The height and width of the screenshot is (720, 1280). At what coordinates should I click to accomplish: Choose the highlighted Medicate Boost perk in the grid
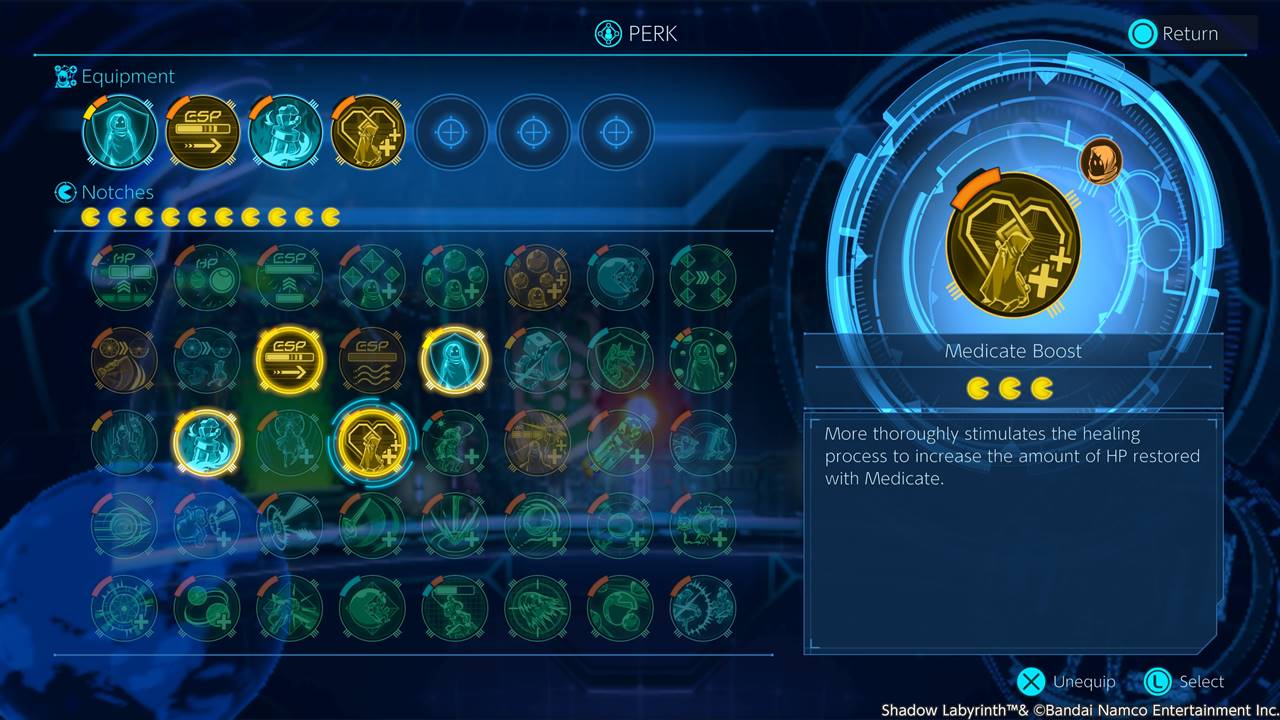pyautogui.click(x=372, y=443)
